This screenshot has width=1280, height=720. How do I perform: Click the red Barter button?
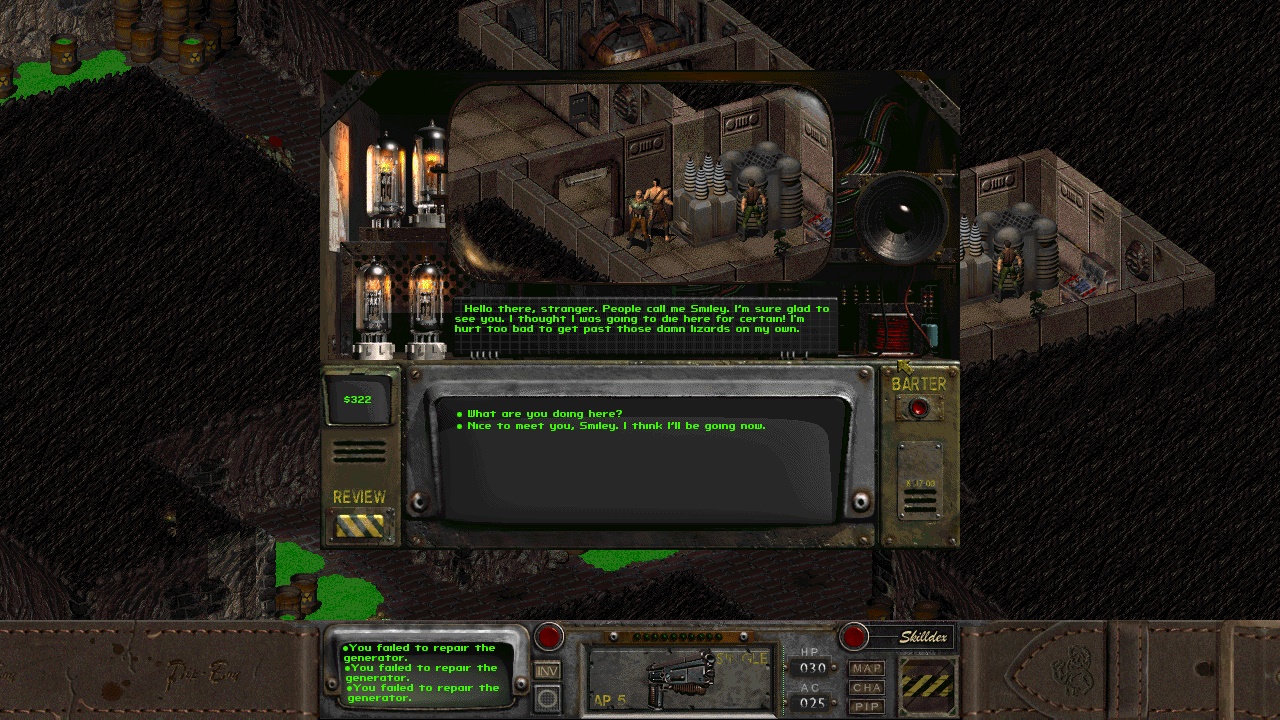tap(918, 408)
